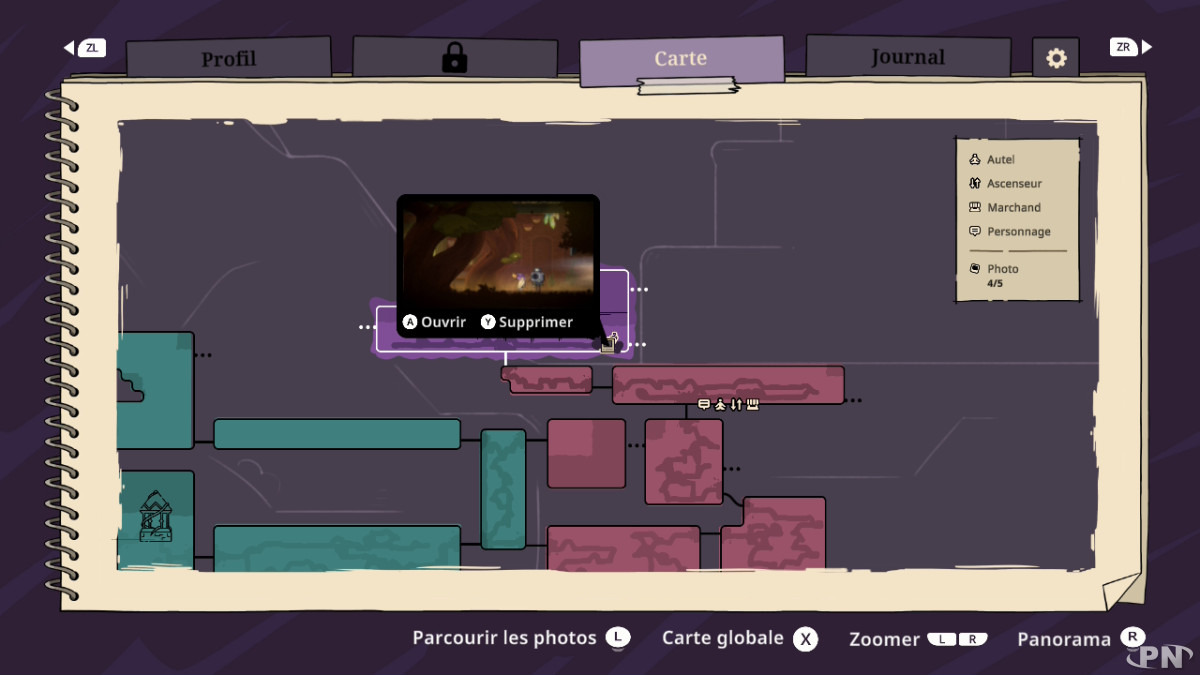Switch to the Journal tab
Image resolution: width=1200 pixels, height=675 pixels.
coord(907,57)
